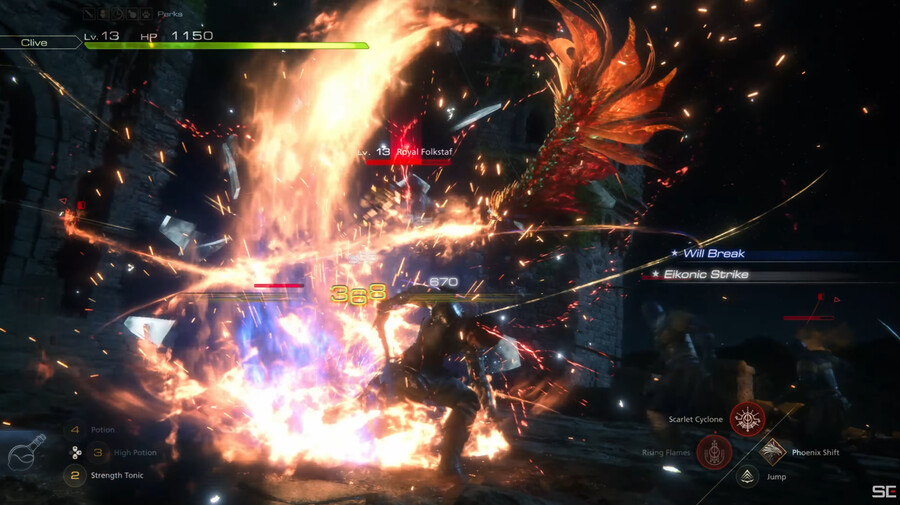
Task: Trigger the Rising Flames ability icon
Action: (x=714, y=452)
